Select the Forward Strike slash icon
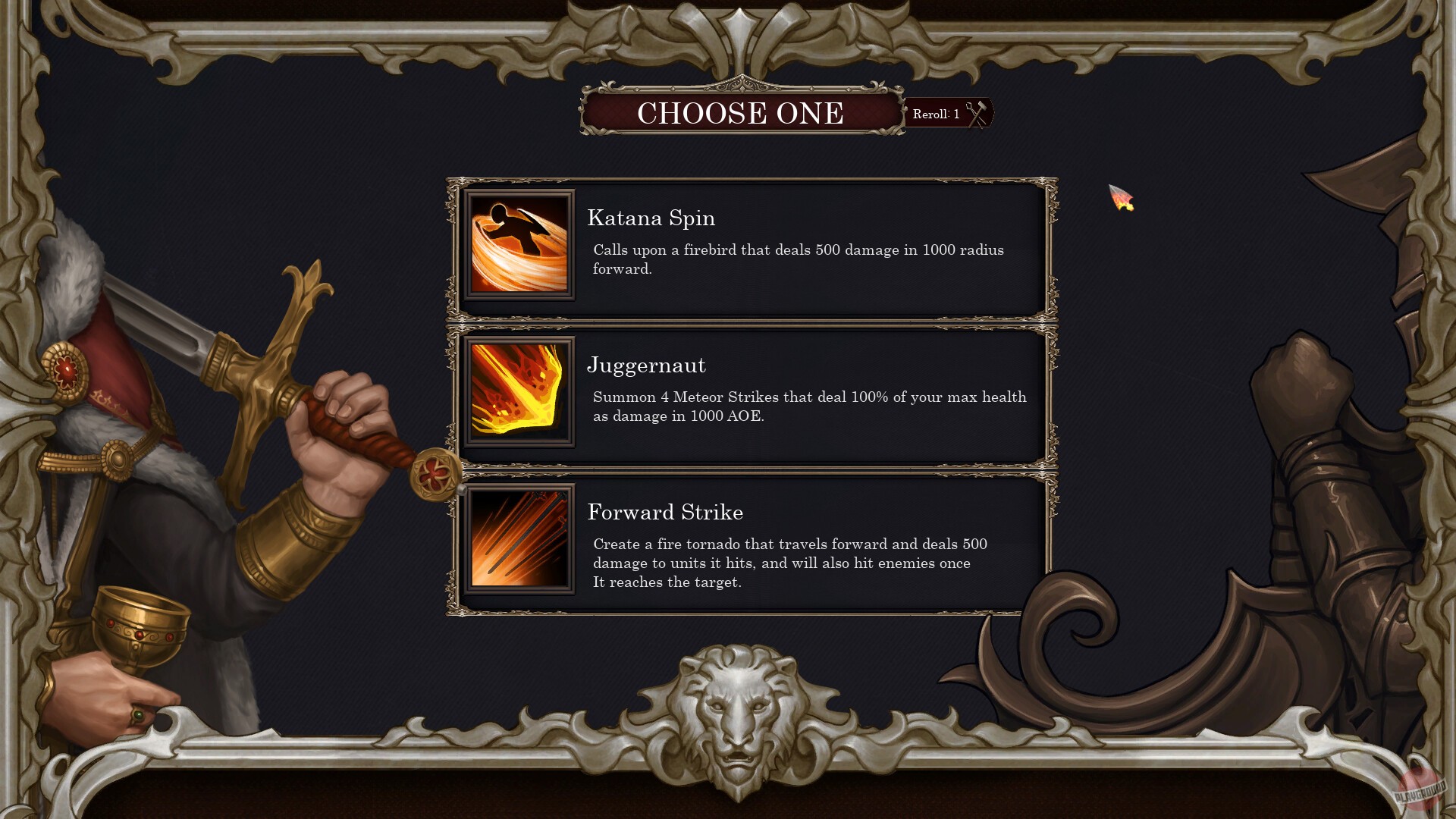 [519, 539]
